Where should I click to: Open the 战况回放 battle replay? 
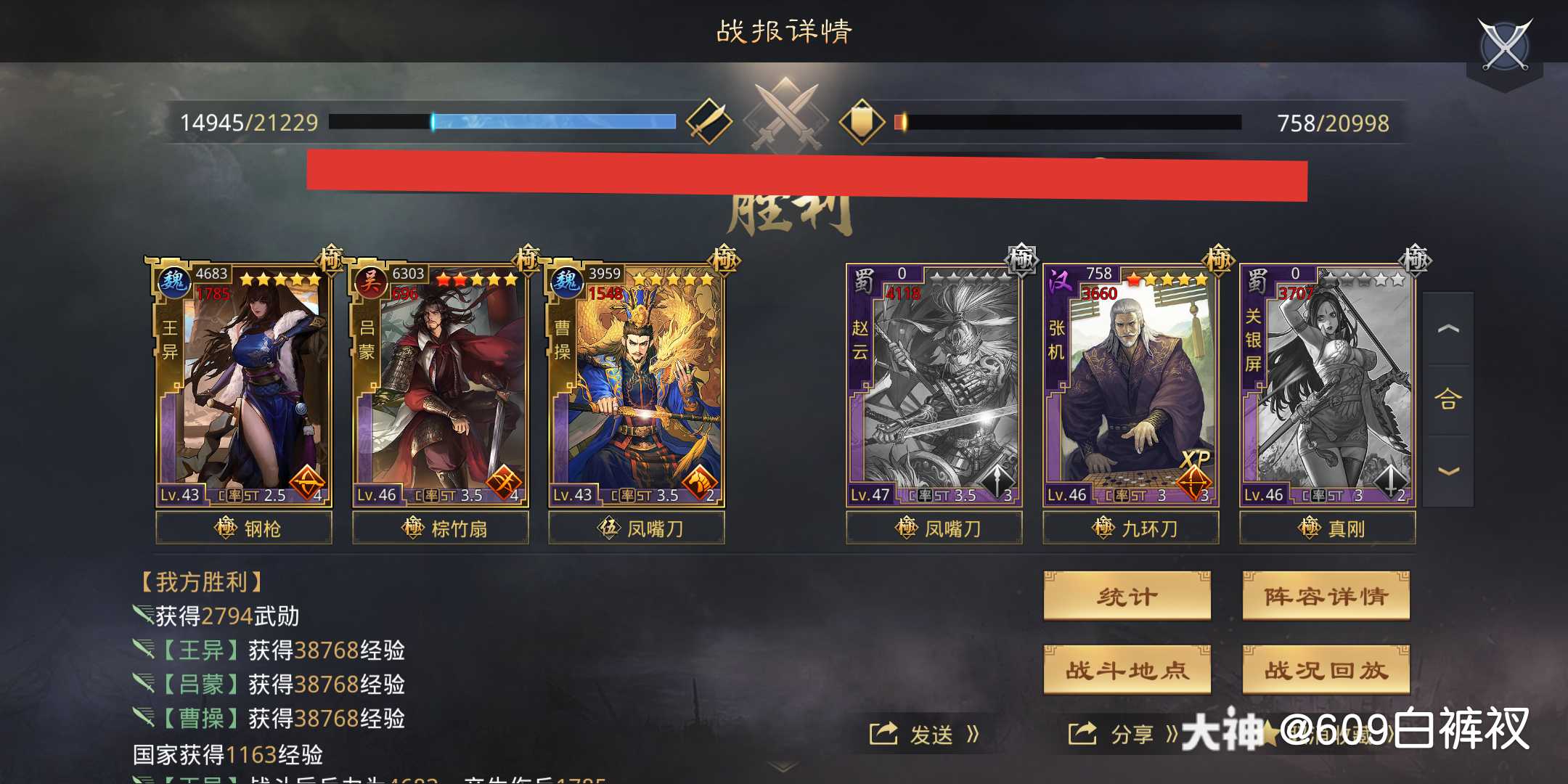(1326, 671)
